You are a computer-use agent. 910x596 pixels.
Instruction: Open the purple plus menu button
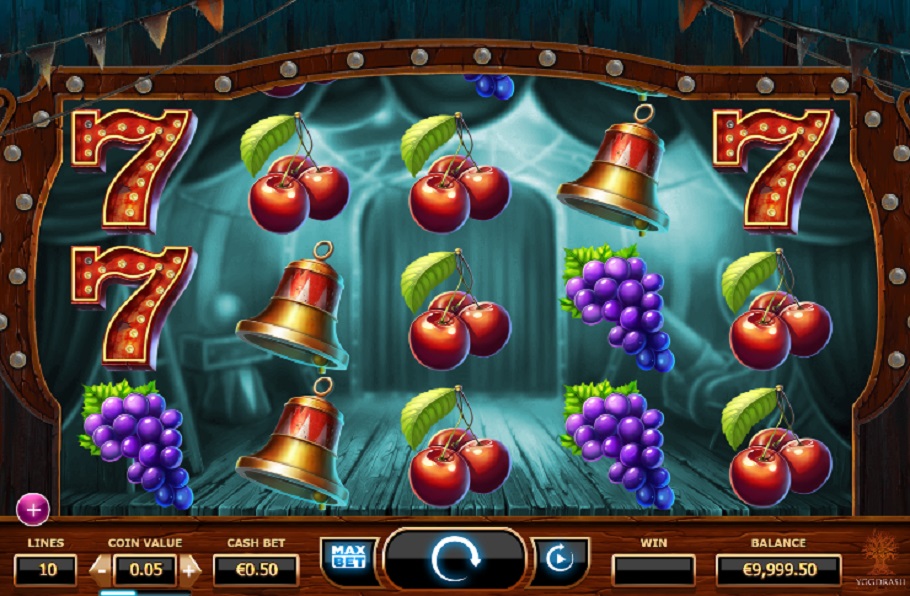33,510
